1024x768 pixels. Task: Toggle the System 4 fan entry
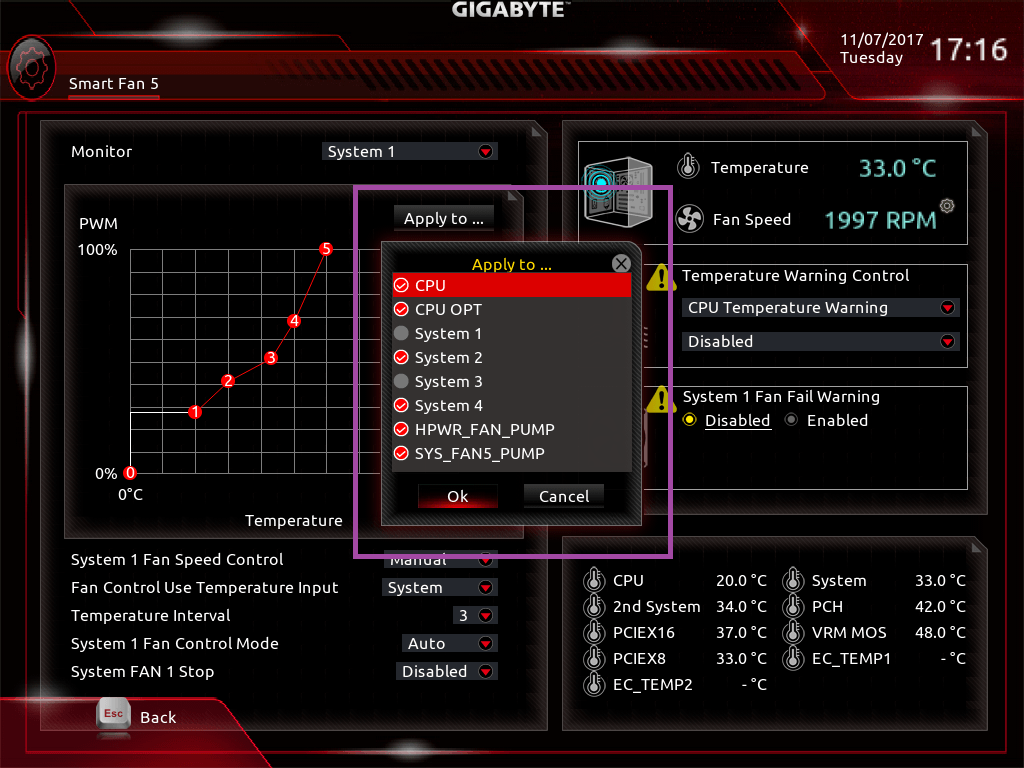(402, 406)
